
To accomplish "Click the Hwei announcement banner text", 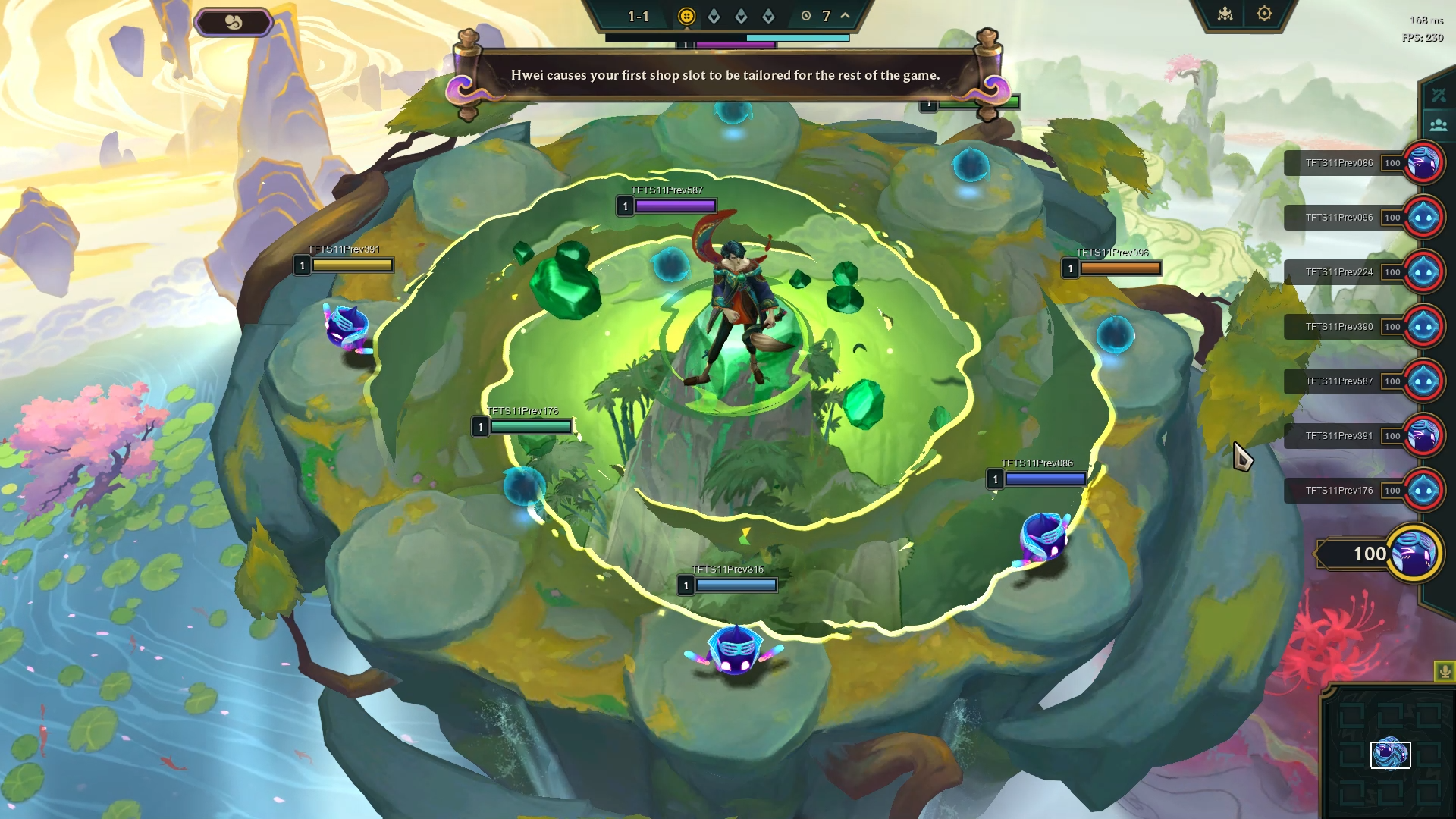I will click(726, 75).
